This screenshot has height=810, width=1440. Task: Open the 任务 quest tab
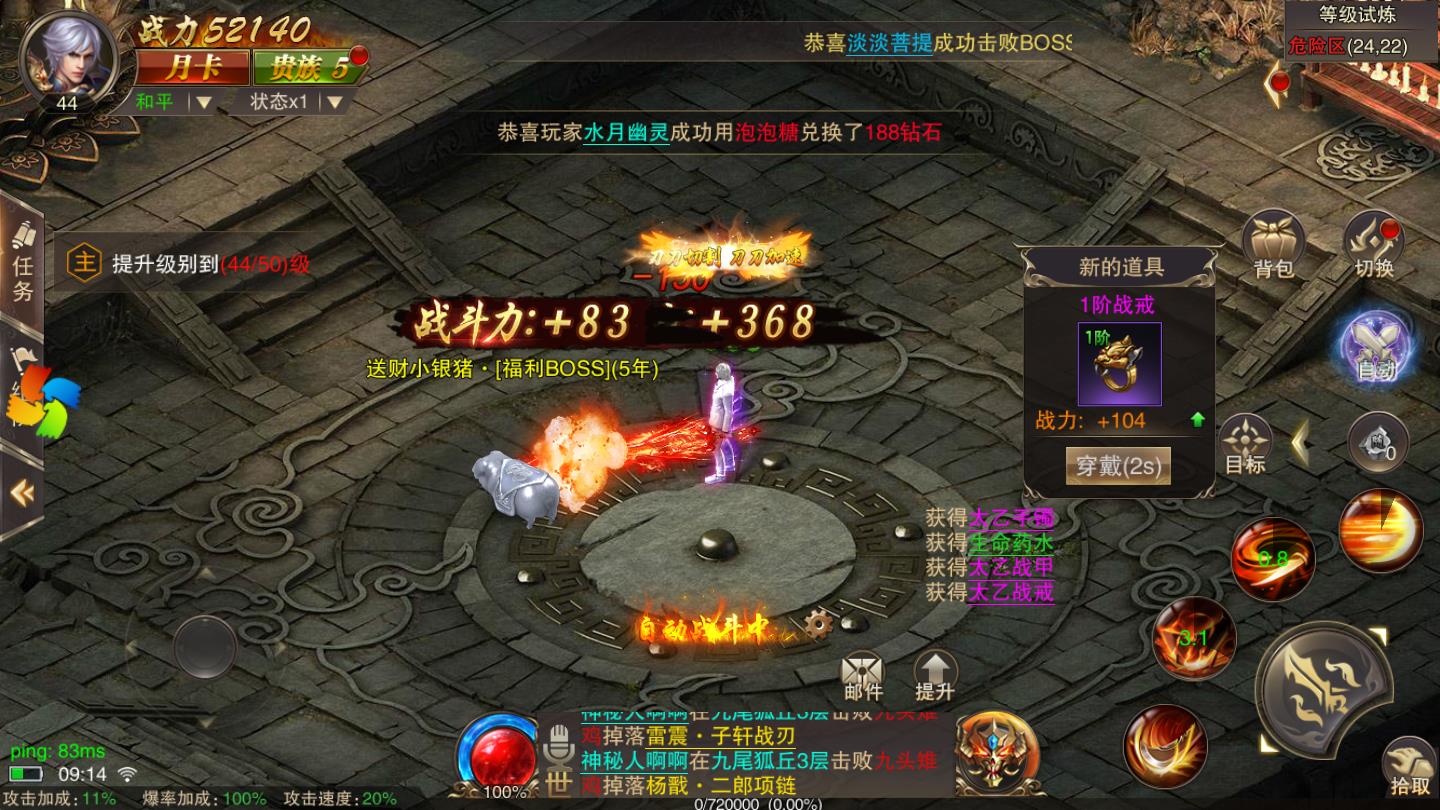(x=22, y=265)
